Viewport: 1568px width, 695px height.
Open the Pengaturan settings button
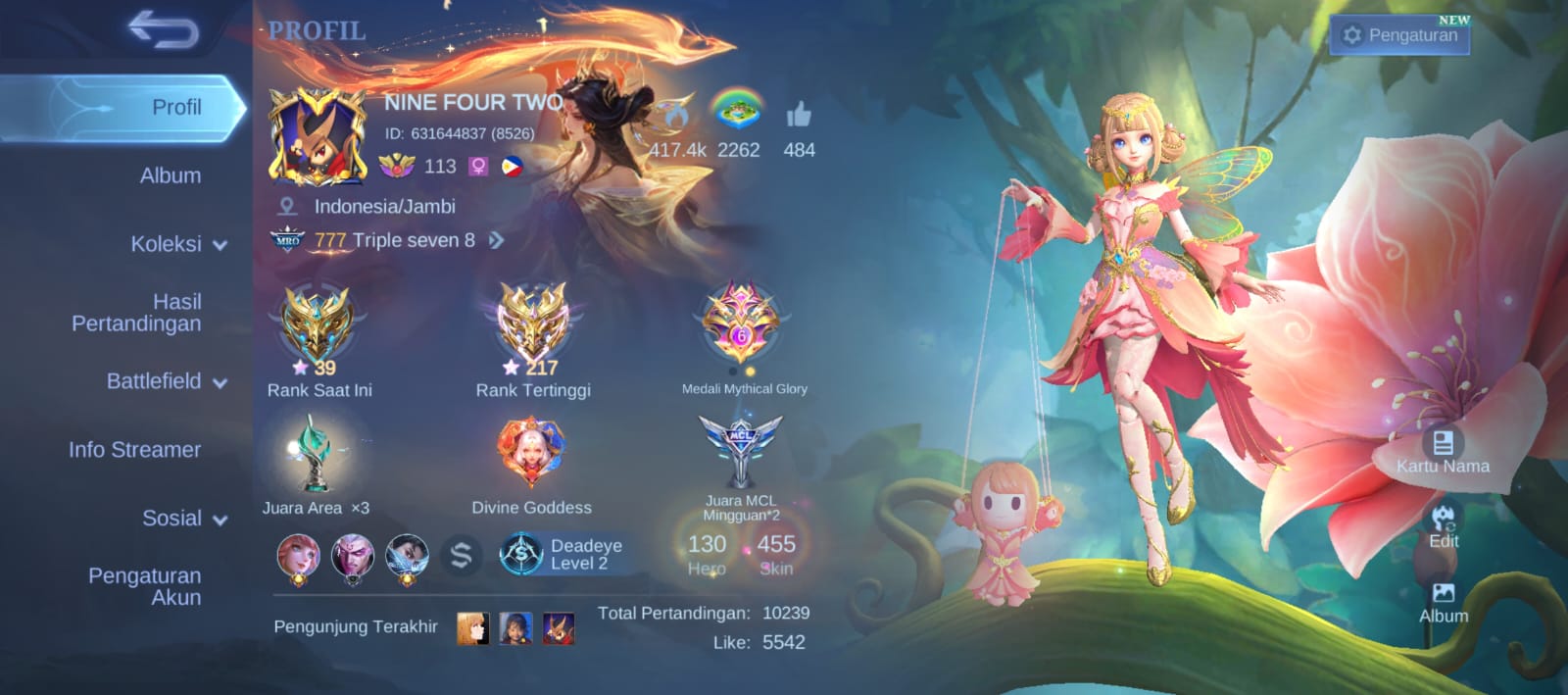tap(1399, 35)
